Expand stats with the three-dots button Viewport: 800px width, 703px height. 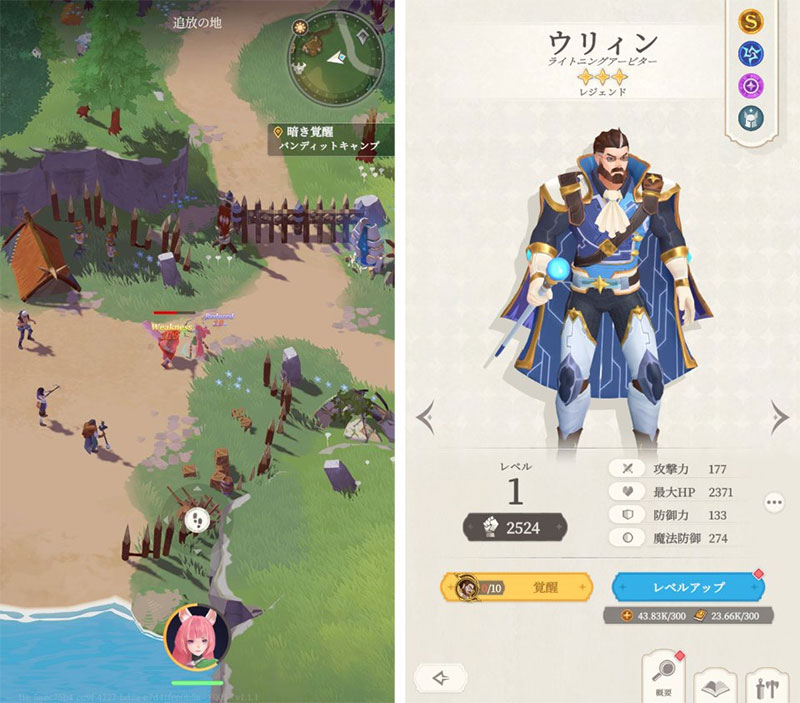click(773, 502)
